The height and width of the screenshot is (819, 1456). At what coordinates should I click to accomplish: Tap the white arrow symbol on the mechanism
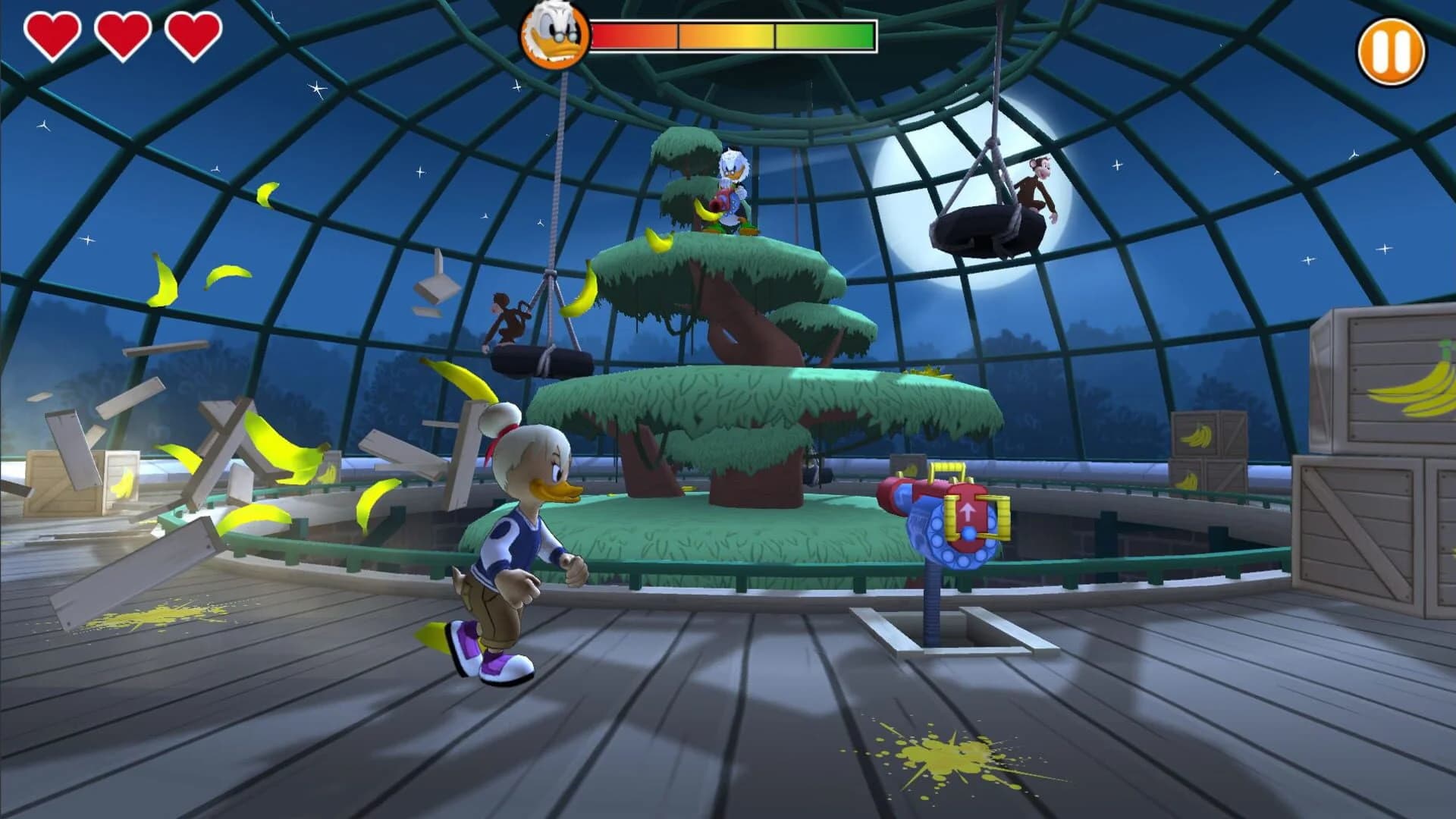tap(968, 510)
